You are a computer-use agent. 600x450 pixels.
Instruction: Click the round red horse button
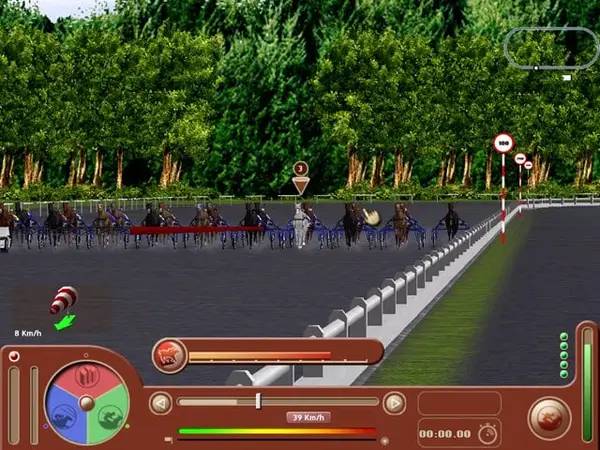(548, 417)
